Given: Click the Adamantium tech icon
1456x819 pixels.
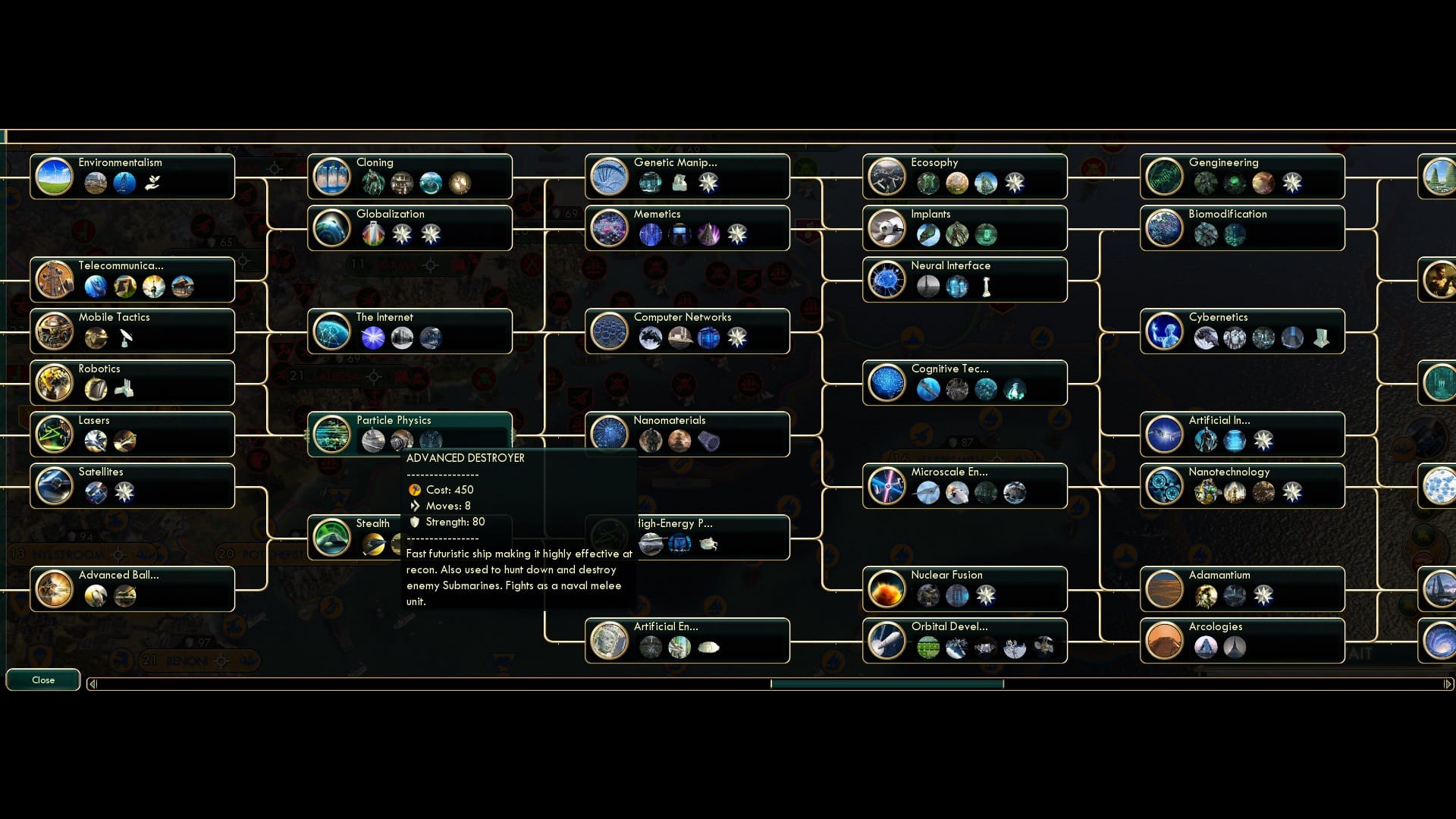Looking at the screenshot, I should tap(1166, 588).
